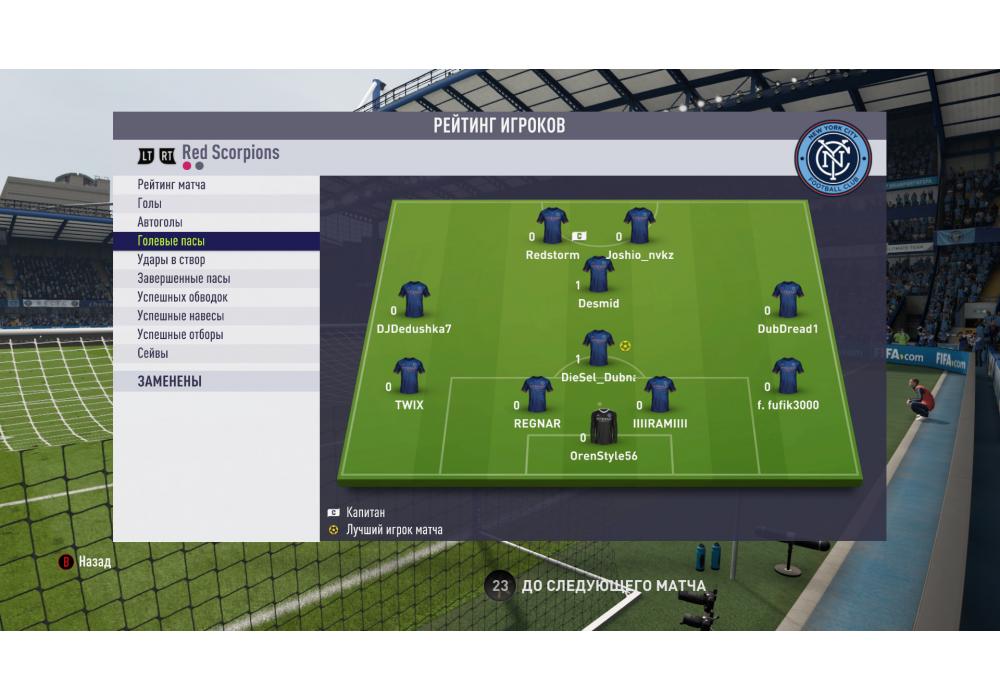
Task: Choose defender REGNAR on the pitch
Action: (x=537, y=396)
